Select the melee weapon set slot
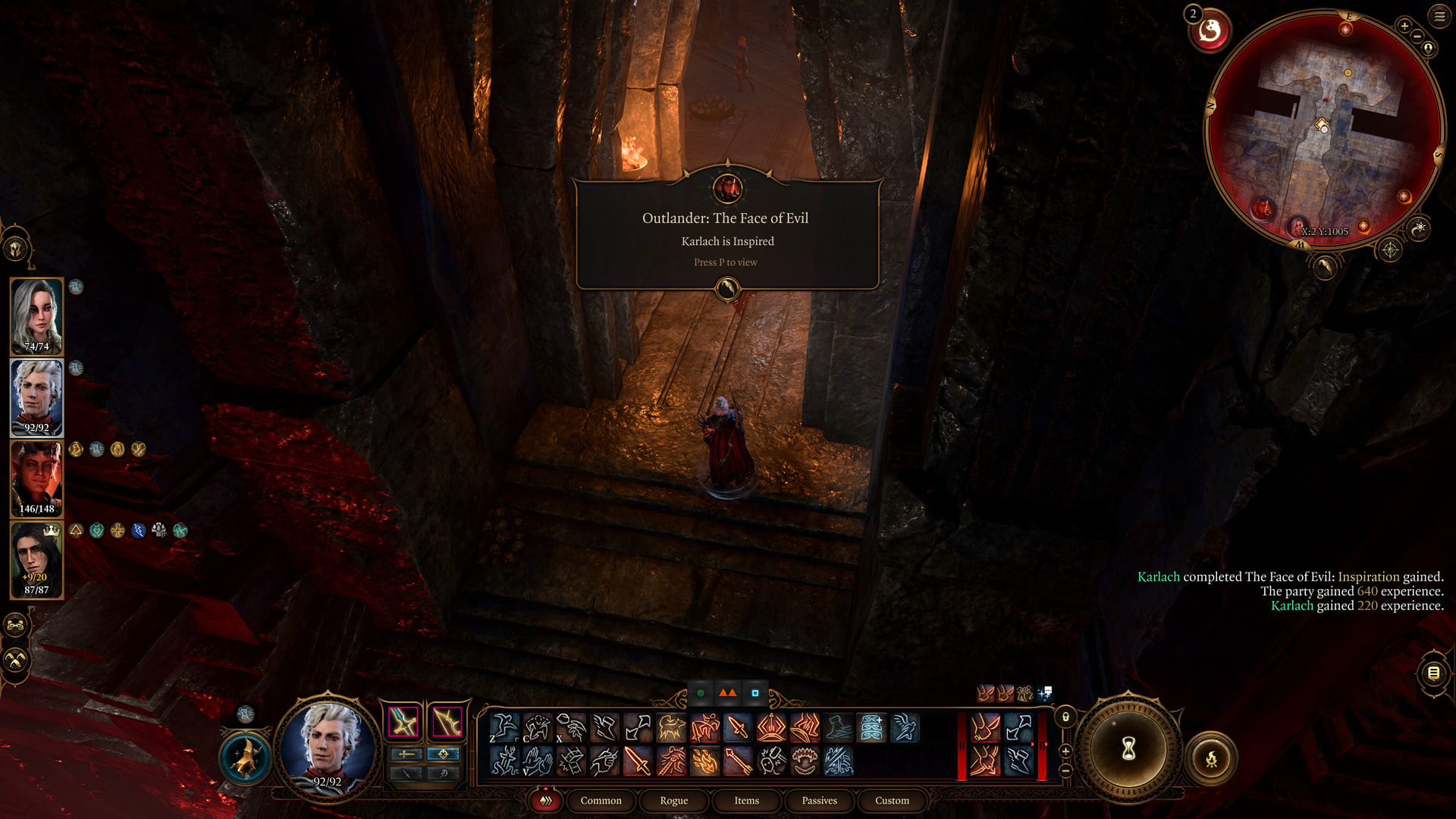 [403, 721]
